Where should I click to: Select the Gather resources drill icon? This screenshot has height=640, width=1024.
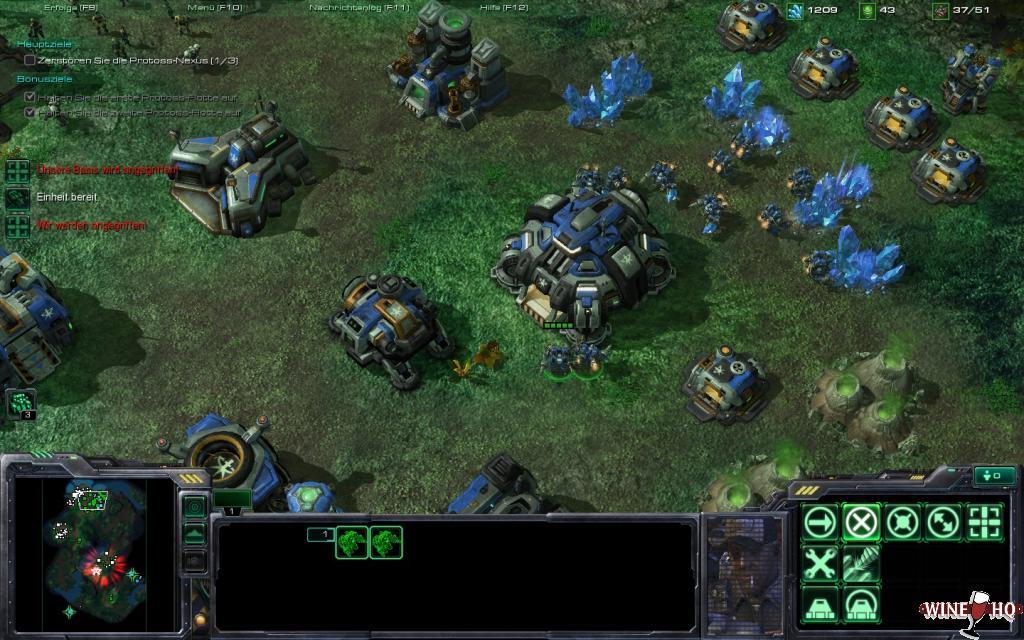click(861, 563)
